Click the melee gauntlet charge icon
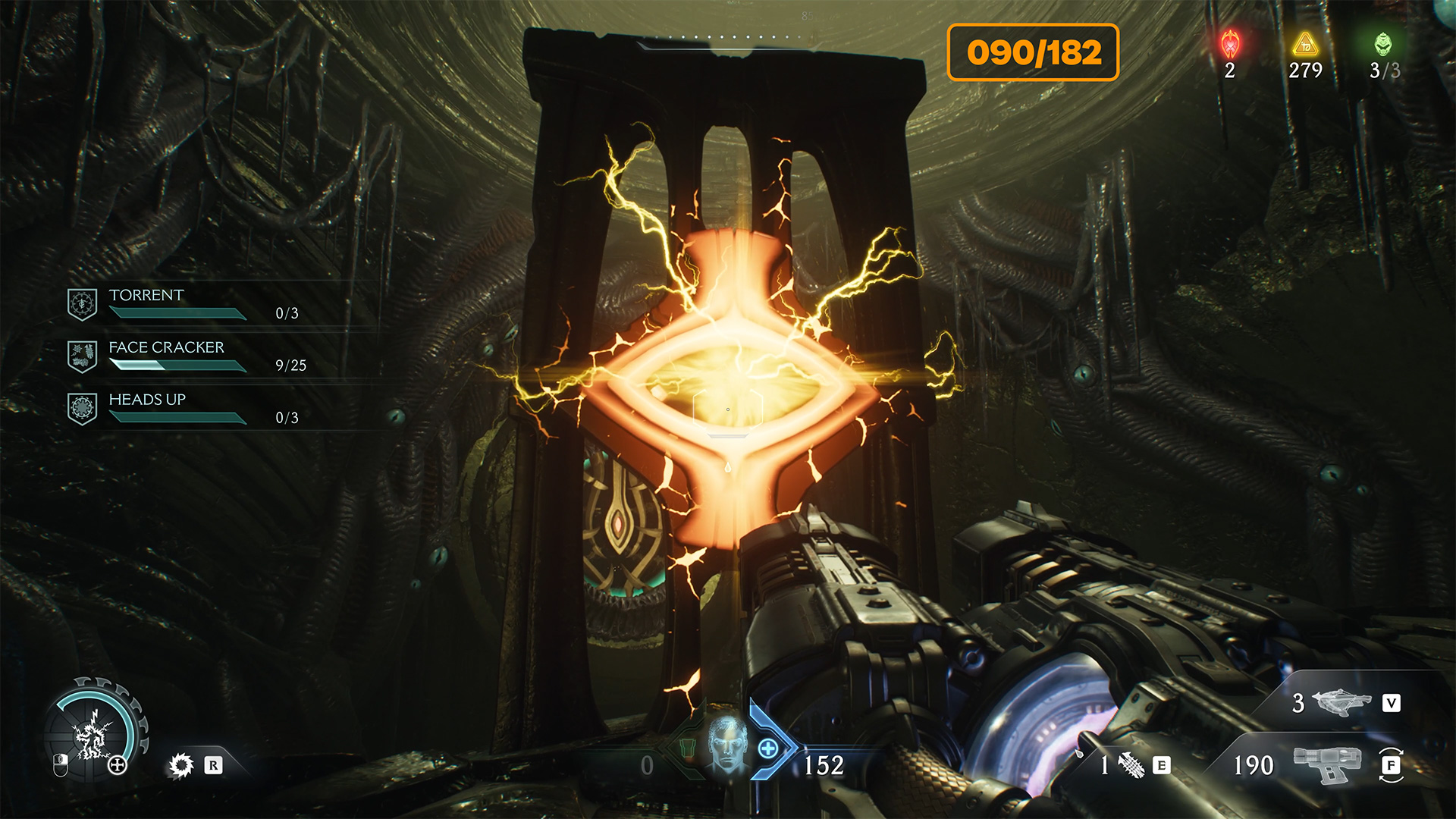 coord(1131,765)
